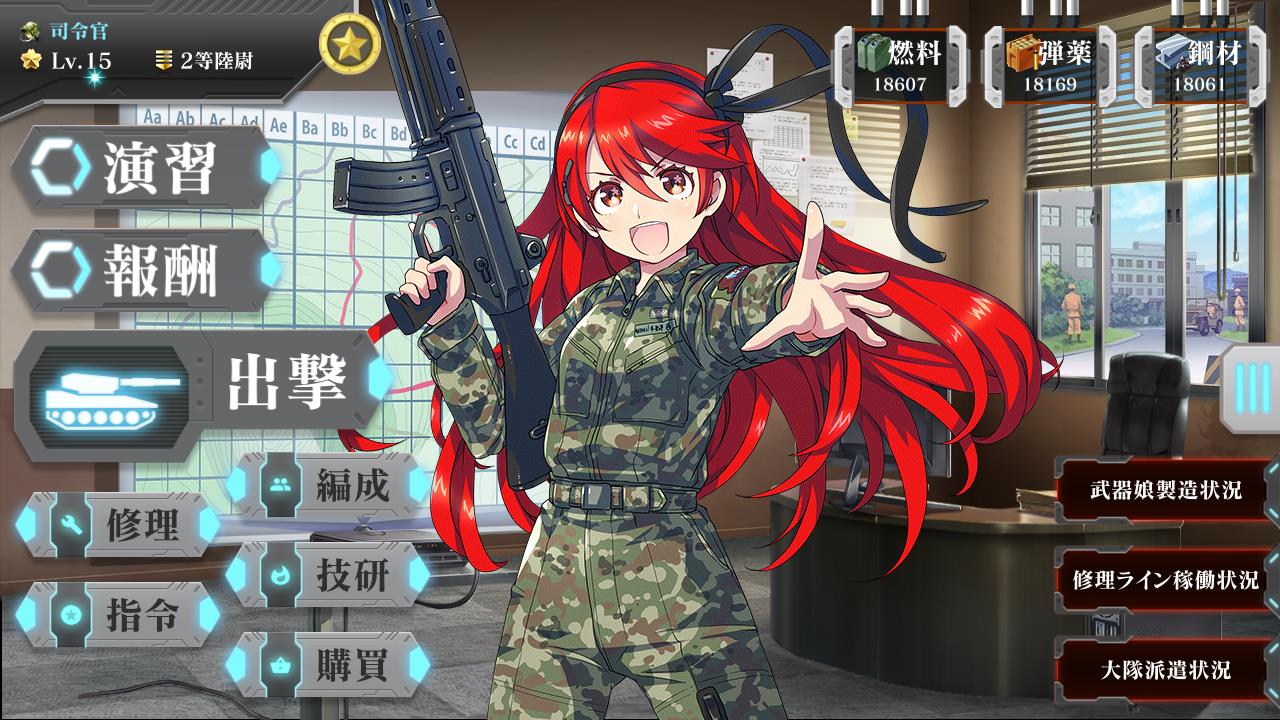Open the 指令 orders screen
Viewport: 1280px width, 720px height.
tap(118, 614)
